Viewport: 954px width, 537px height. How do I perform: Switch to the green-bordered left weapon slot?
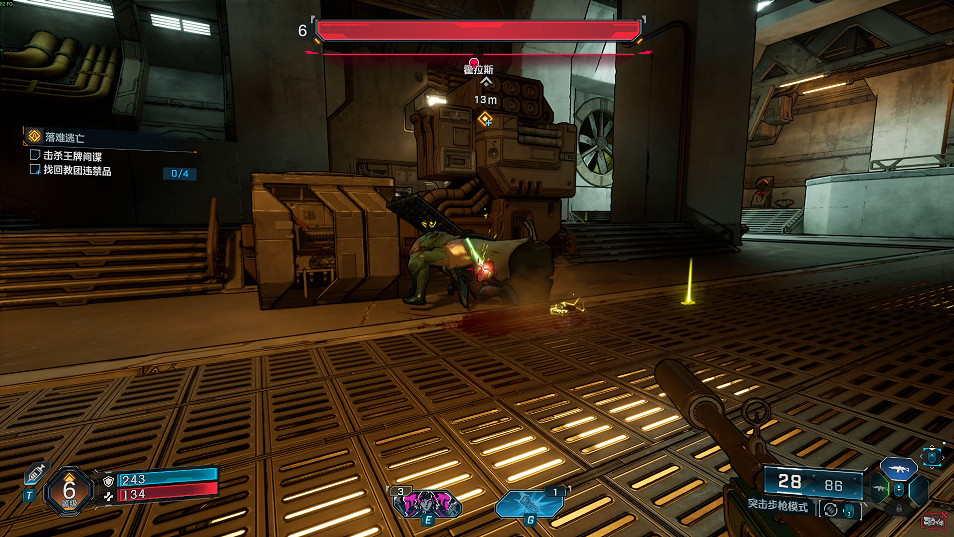(881, 490)
